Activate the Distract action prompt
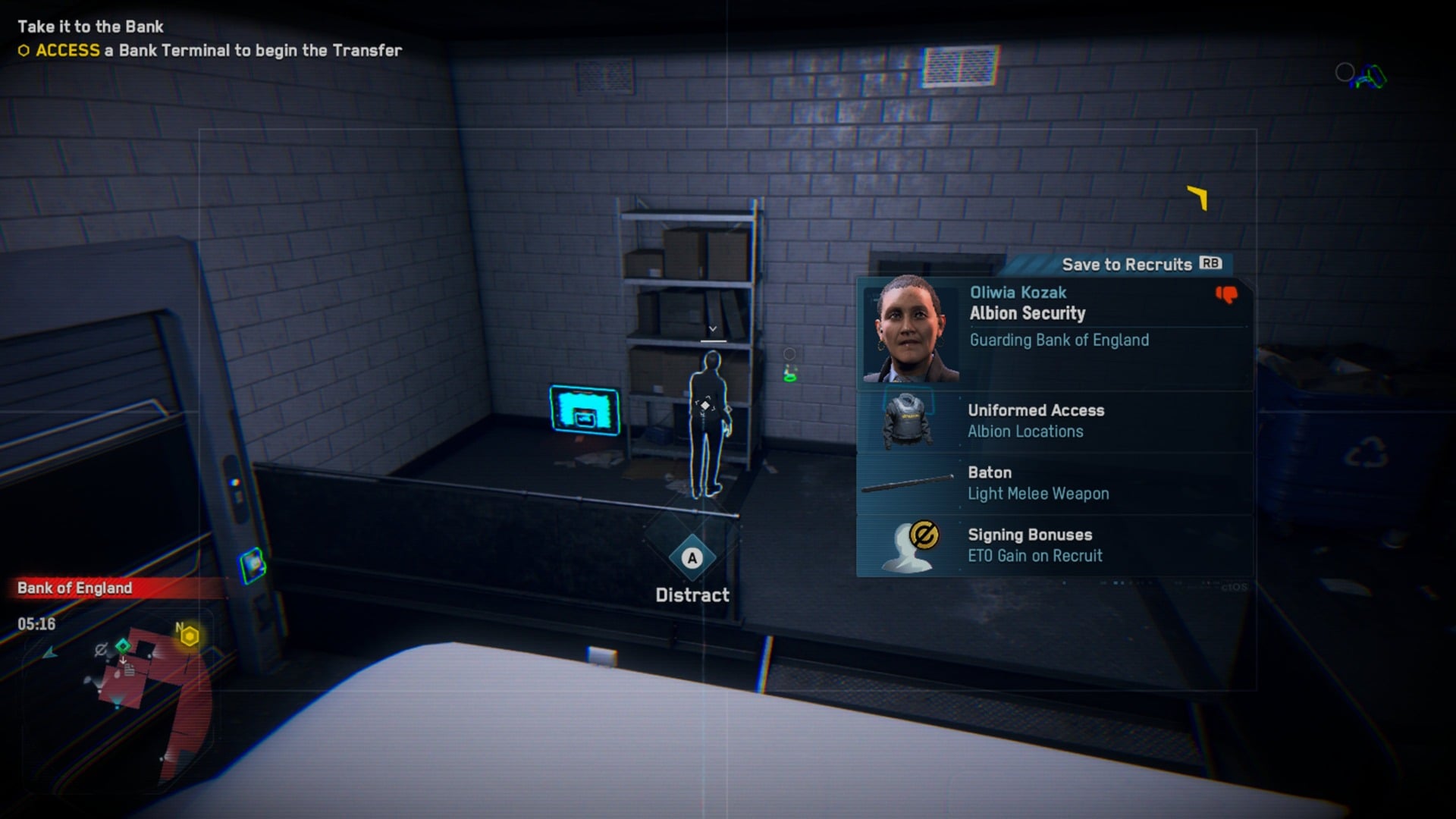 click(x=691, y=559)
